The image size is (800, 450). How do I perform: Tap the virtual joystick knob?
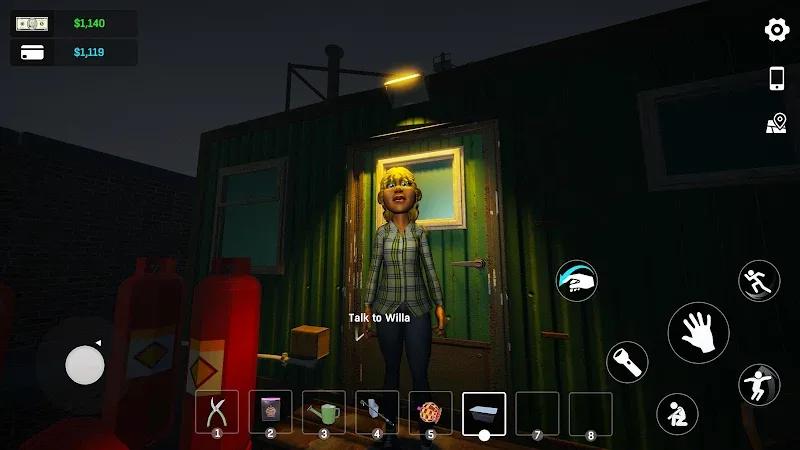(85, 365)
